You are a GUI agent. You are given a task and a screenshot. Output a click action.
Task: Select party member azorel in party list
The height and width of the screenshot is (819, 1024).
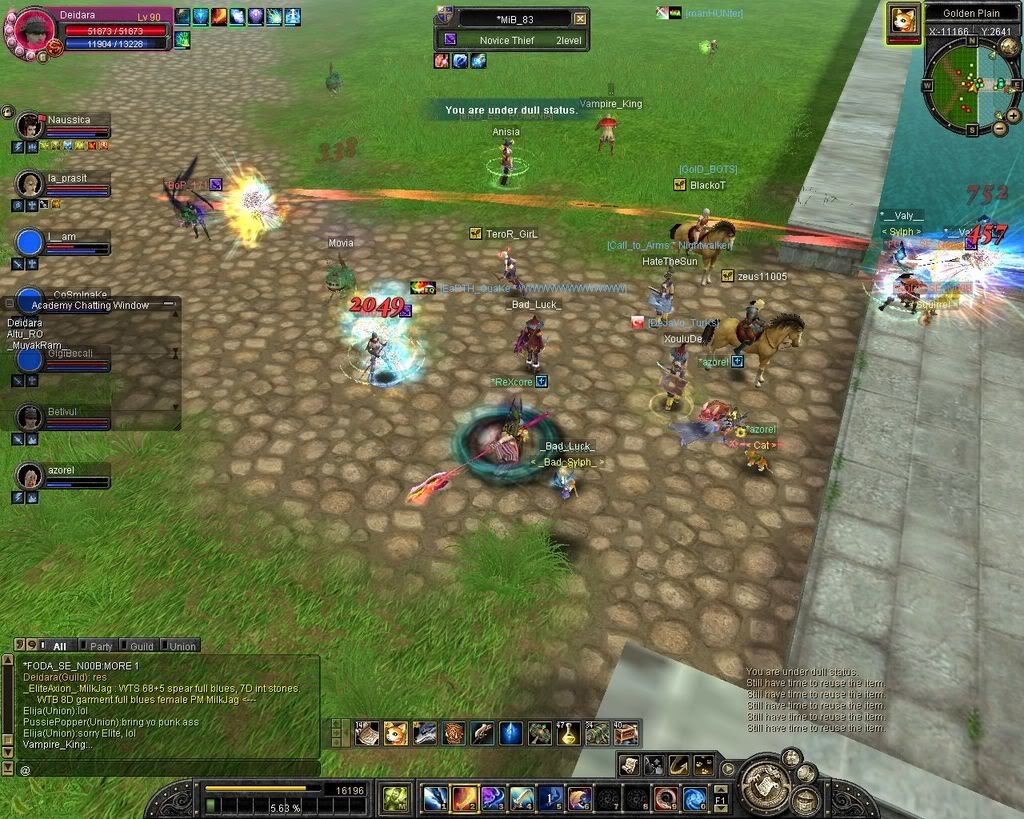[33, 476]
